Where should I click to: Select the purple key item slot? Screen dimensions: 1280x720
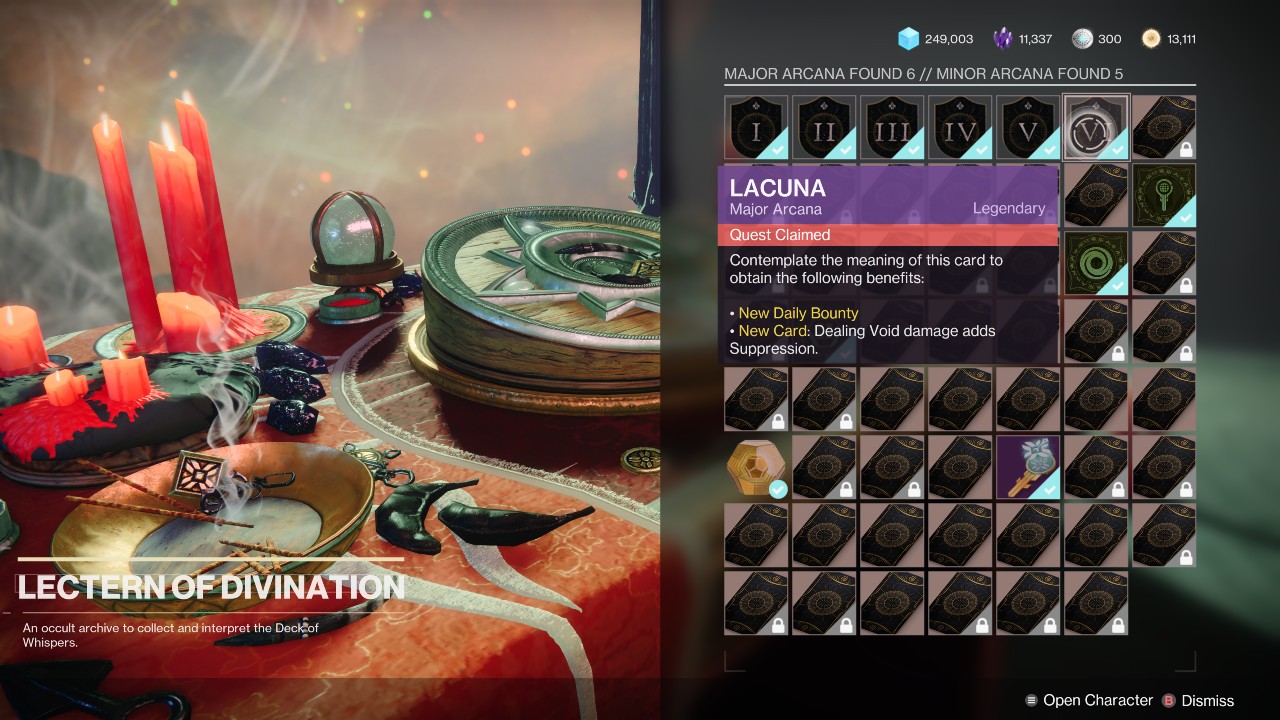pyautogui.click(x=1028, y=467)
